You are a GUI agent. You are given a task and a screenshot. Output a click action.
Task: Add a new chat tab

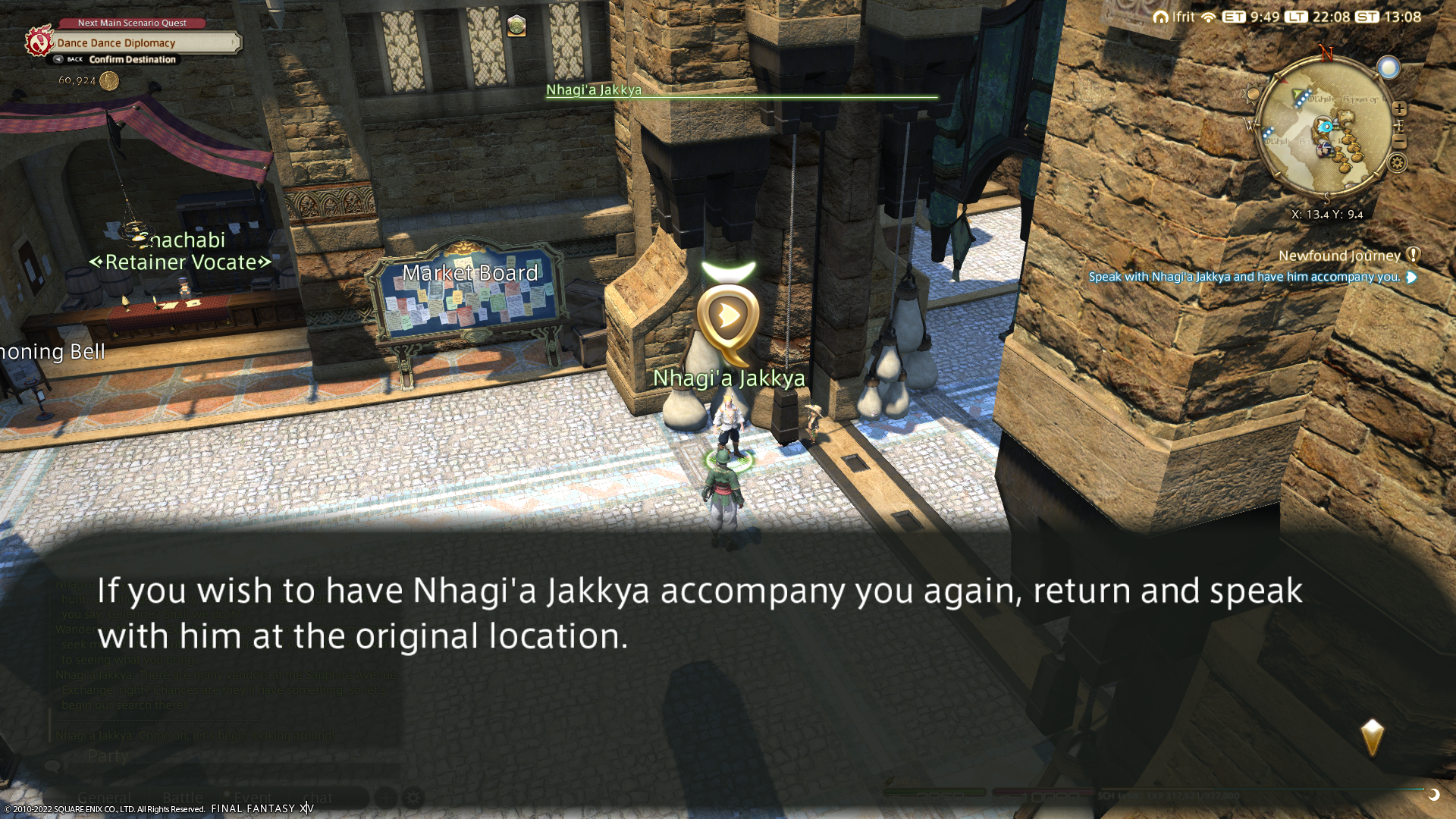385,798
